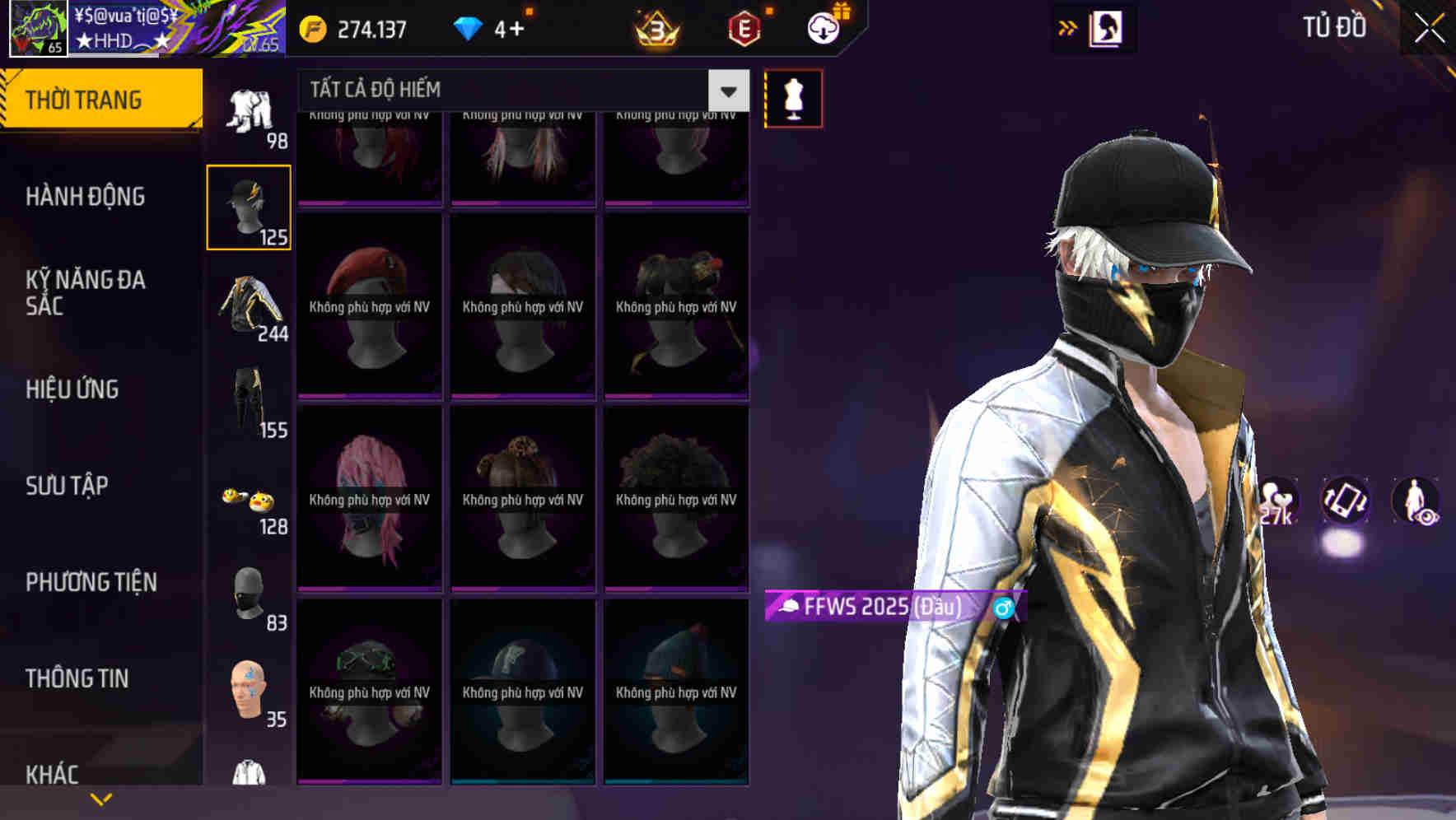The width and height of the screenshot is (1456, 820).
Task: Toggle the character rotate view control
Action: (1348, 502)
